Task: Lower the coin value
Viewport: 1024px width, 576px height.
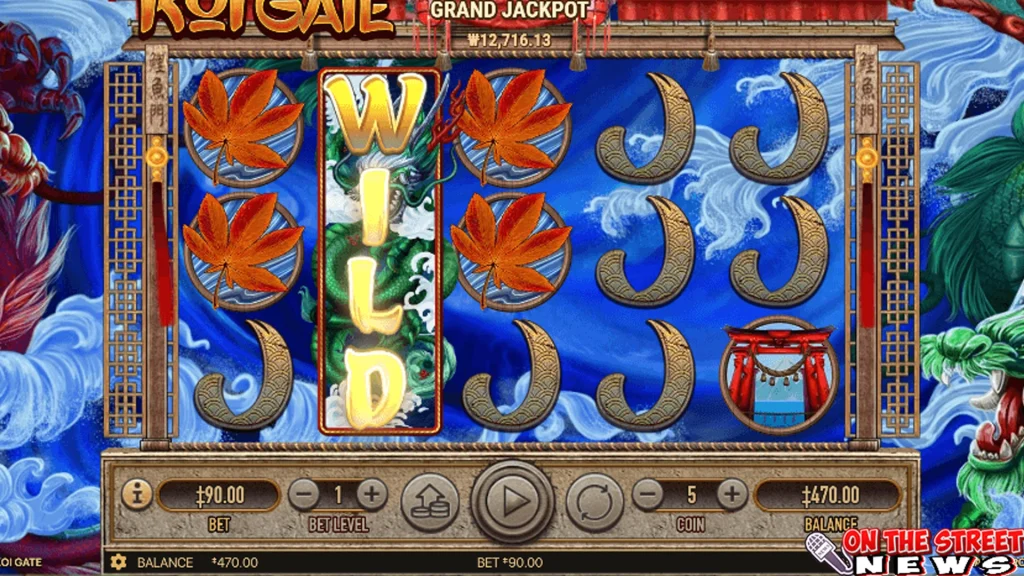Action: (649, 494)
